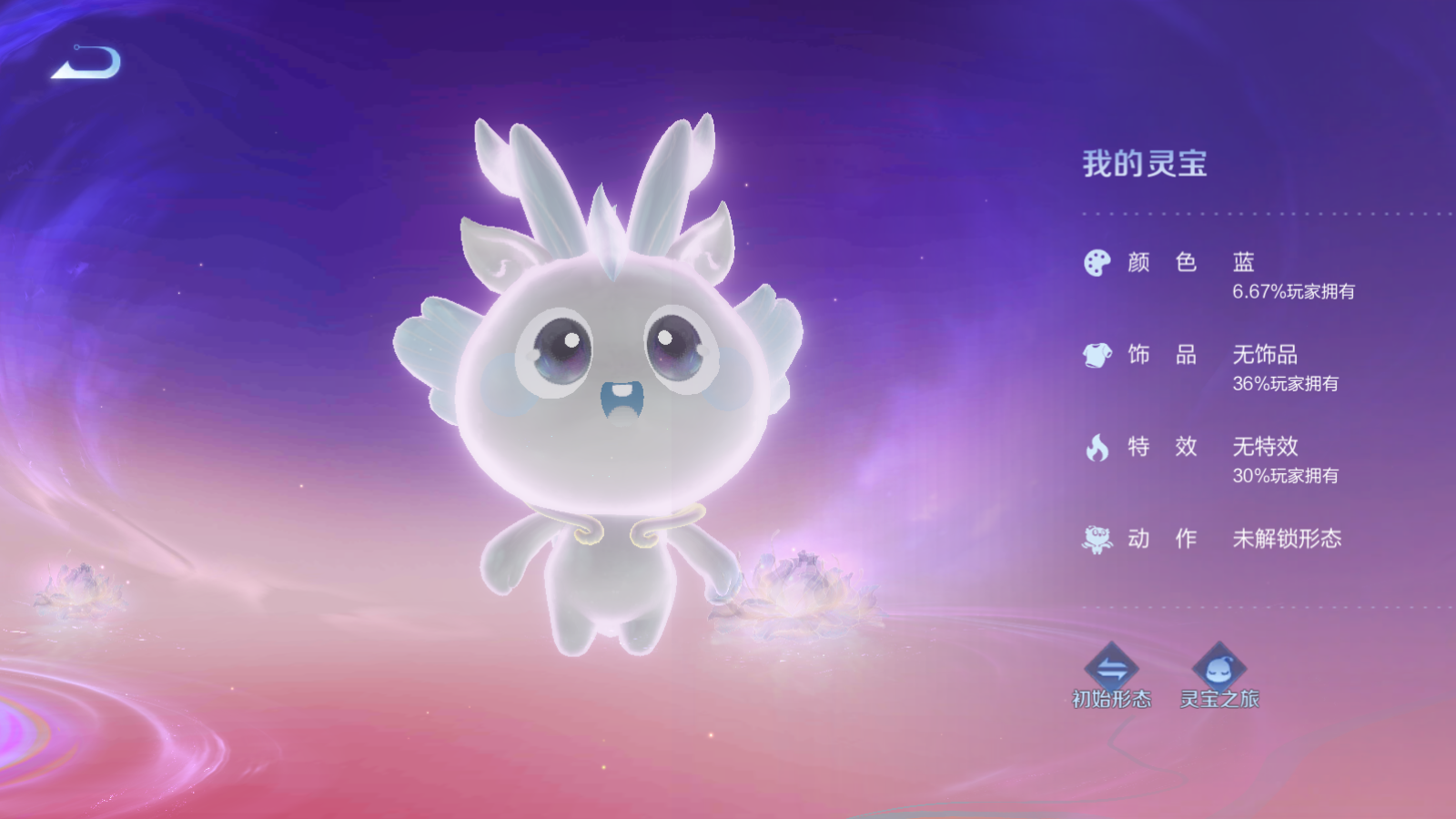The width and height of the screenshot is (1456, 819).
Task: Select the 颜色 color attribute row
Action: point(1219,275)
